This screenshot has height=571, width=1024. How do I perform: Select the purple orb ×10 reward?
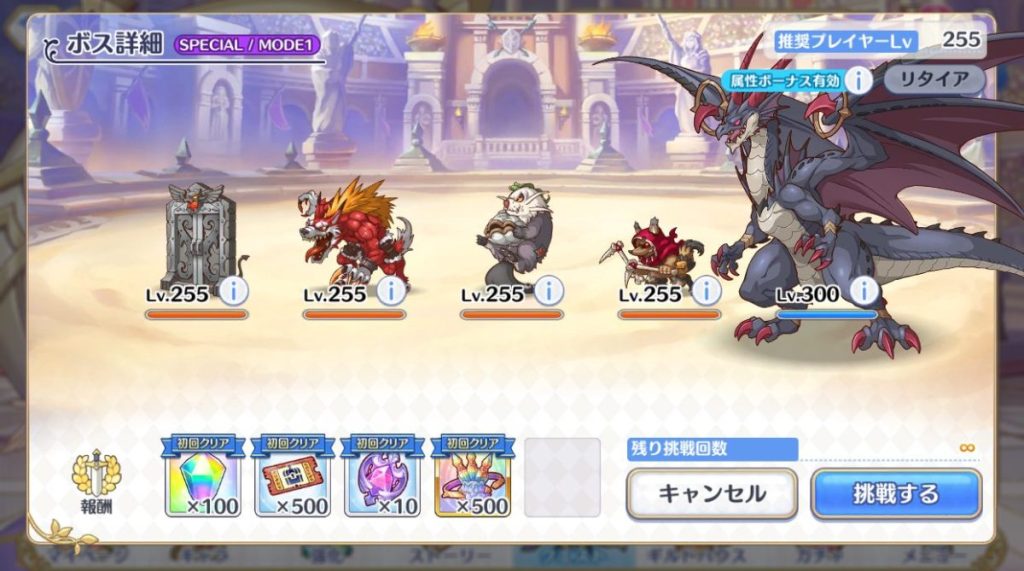point(382,478)
